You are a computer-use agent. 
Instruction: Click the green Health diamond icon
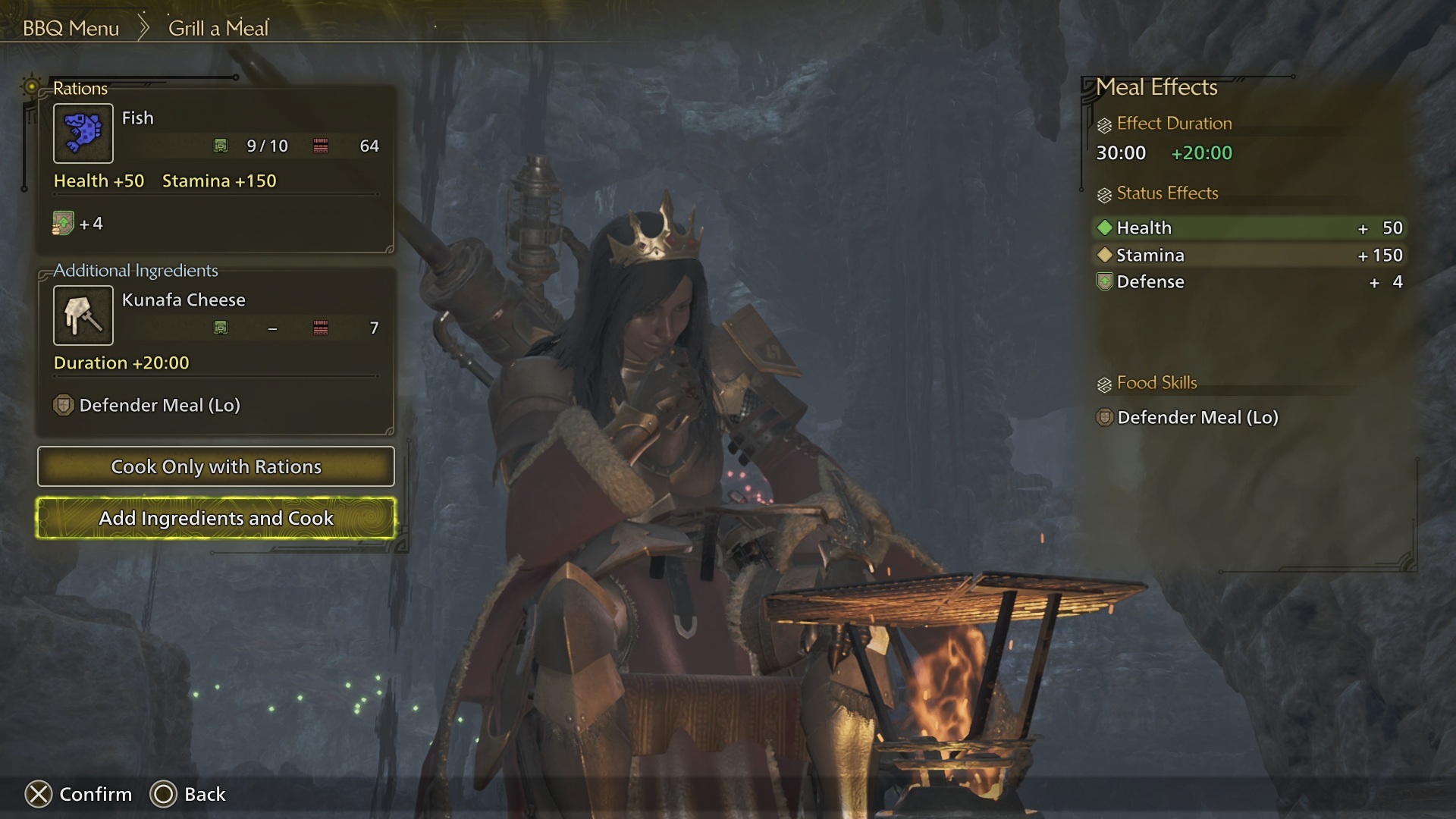(x=1105, y=227)
